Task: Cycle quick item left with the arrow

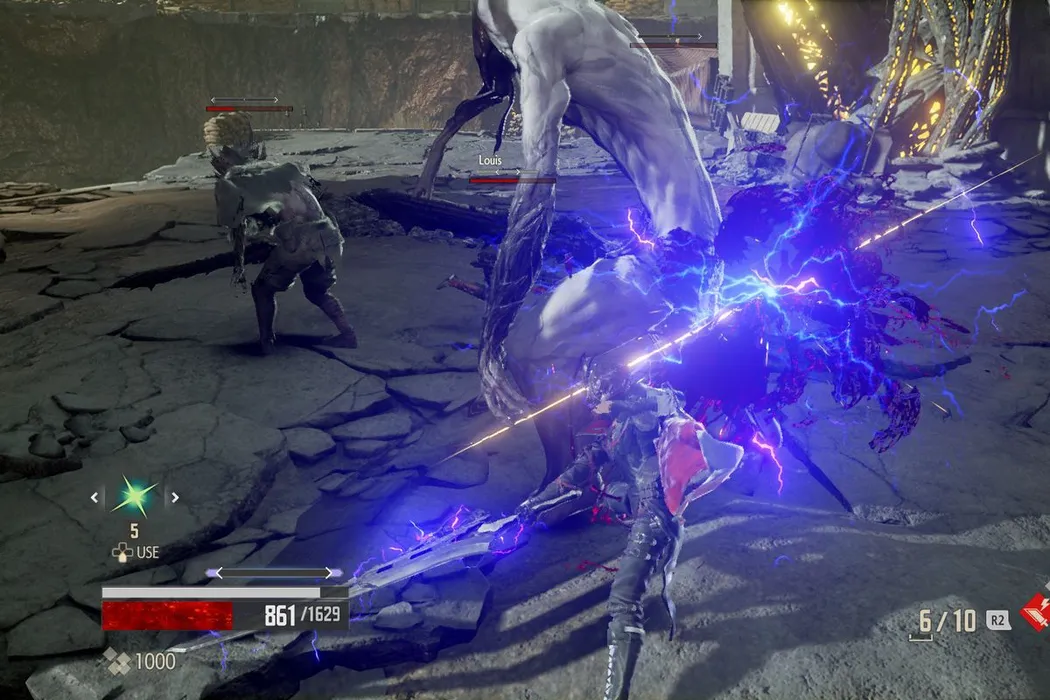Action: pyautogui.click(x=96, y=496)
